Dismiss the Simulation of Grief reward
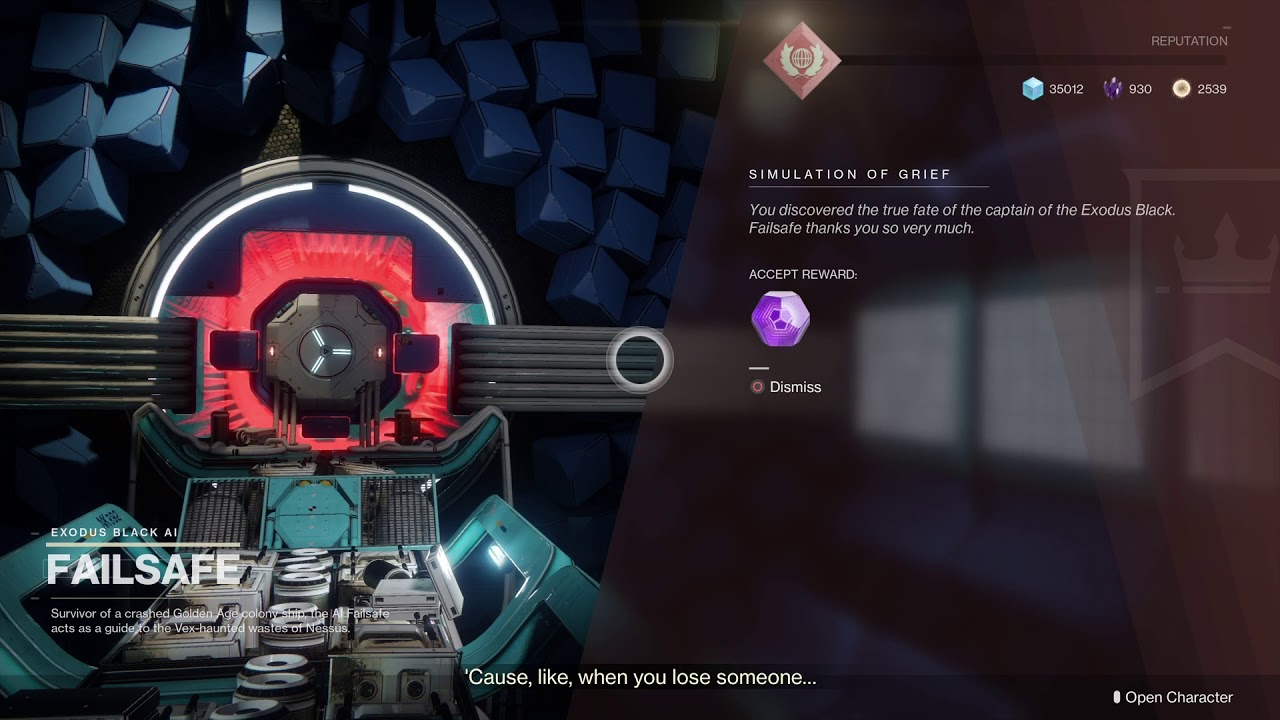 click(786, 387)
